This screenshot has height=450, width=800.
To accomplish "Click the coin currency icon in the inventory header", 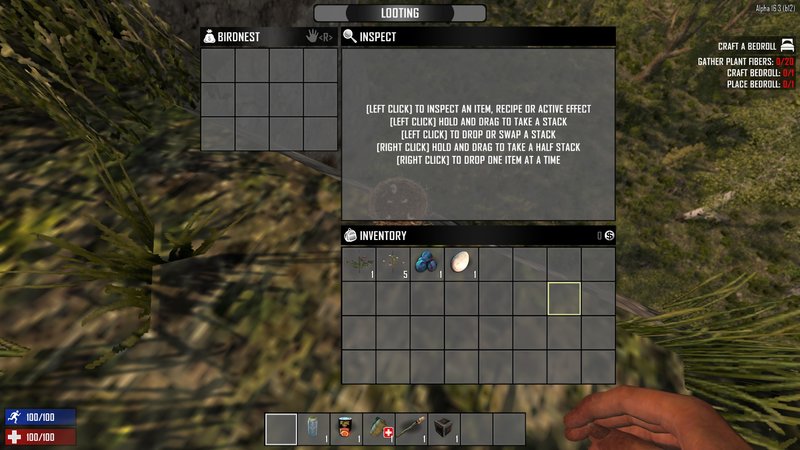I will [608, 236].
